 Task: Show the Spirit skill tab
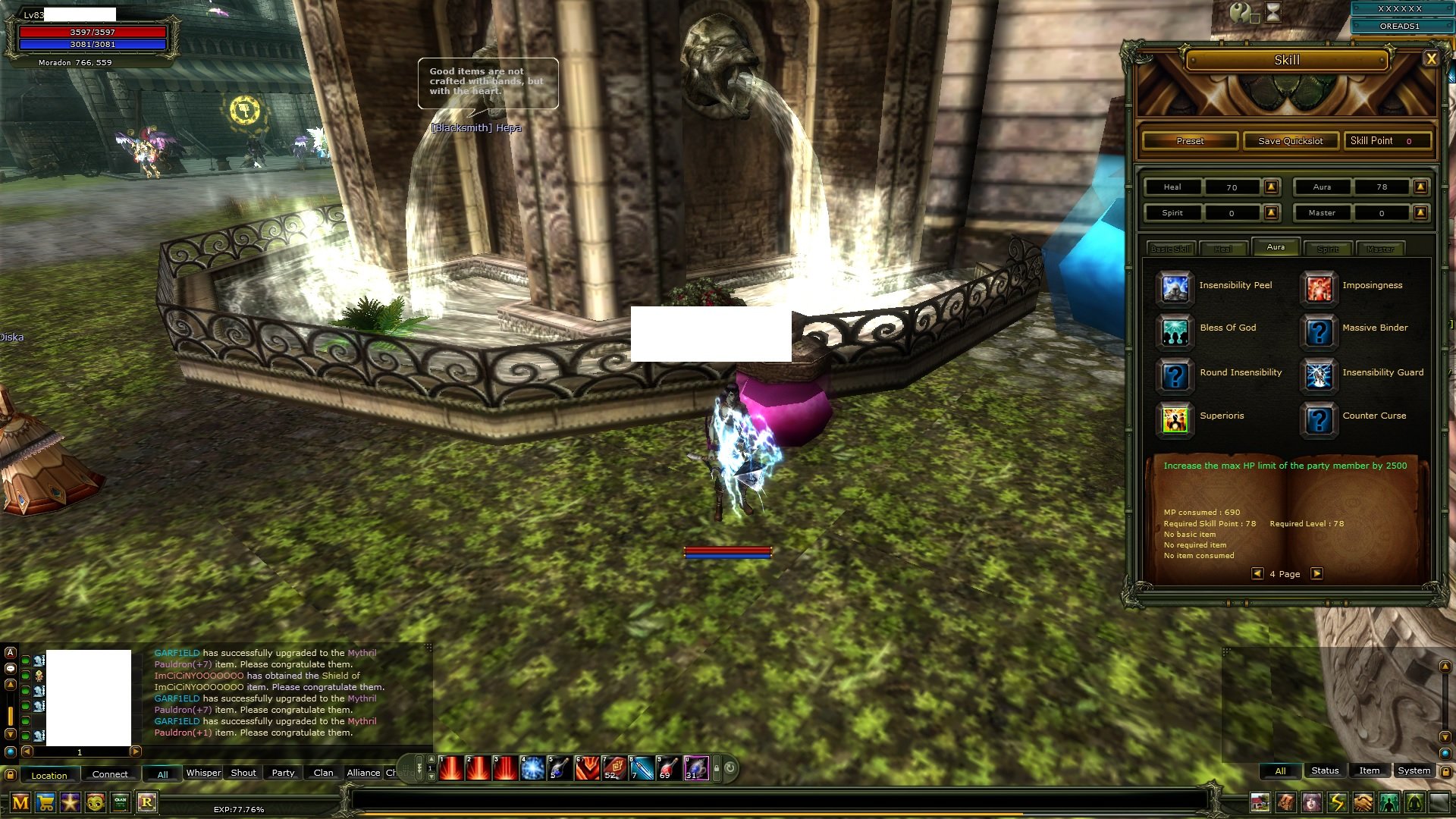[x=1328, y=249]
